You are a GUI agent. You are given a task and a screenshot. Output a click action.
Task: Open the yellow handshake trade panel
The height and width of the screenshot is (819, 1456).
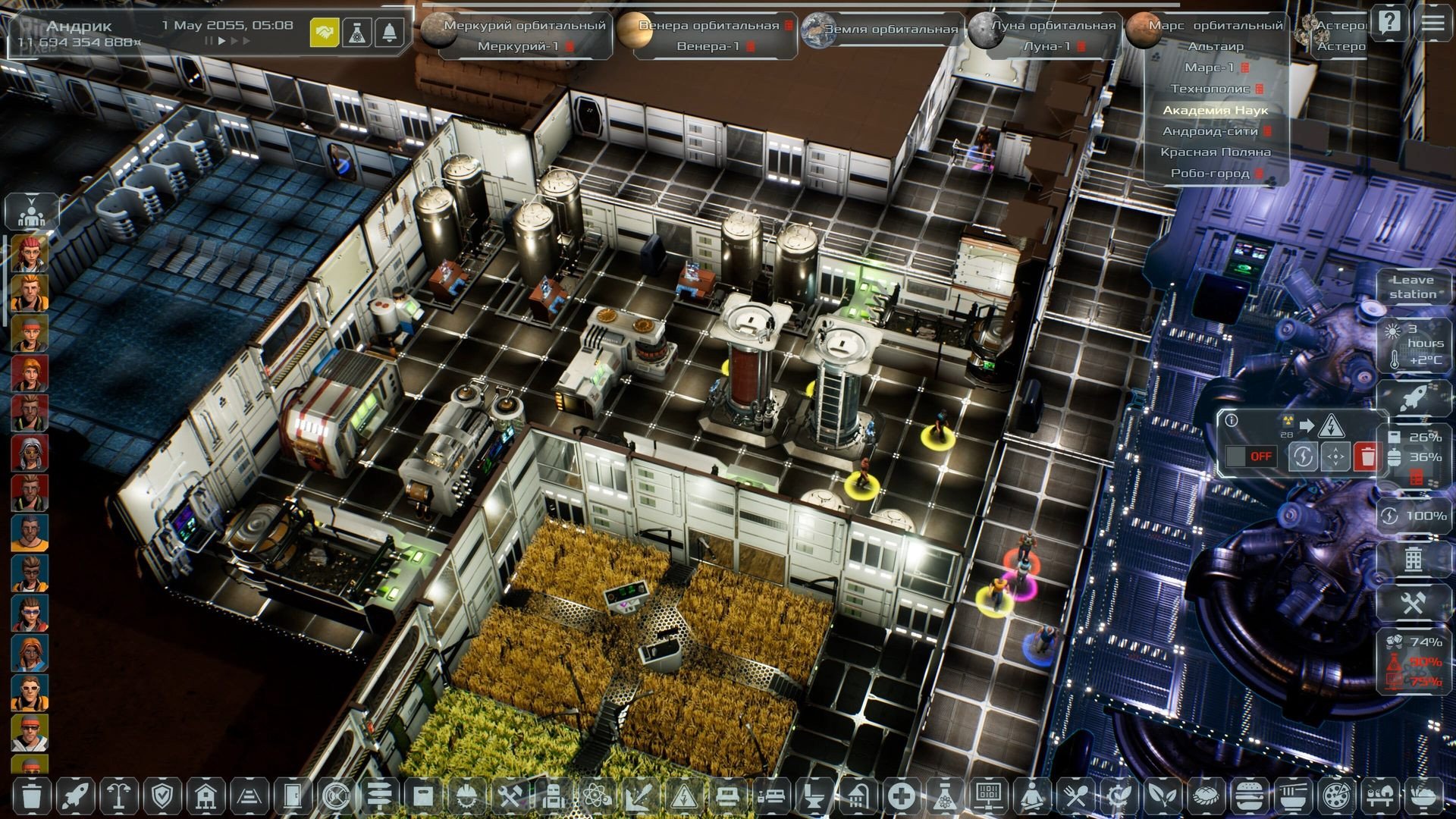click(325, 33)
